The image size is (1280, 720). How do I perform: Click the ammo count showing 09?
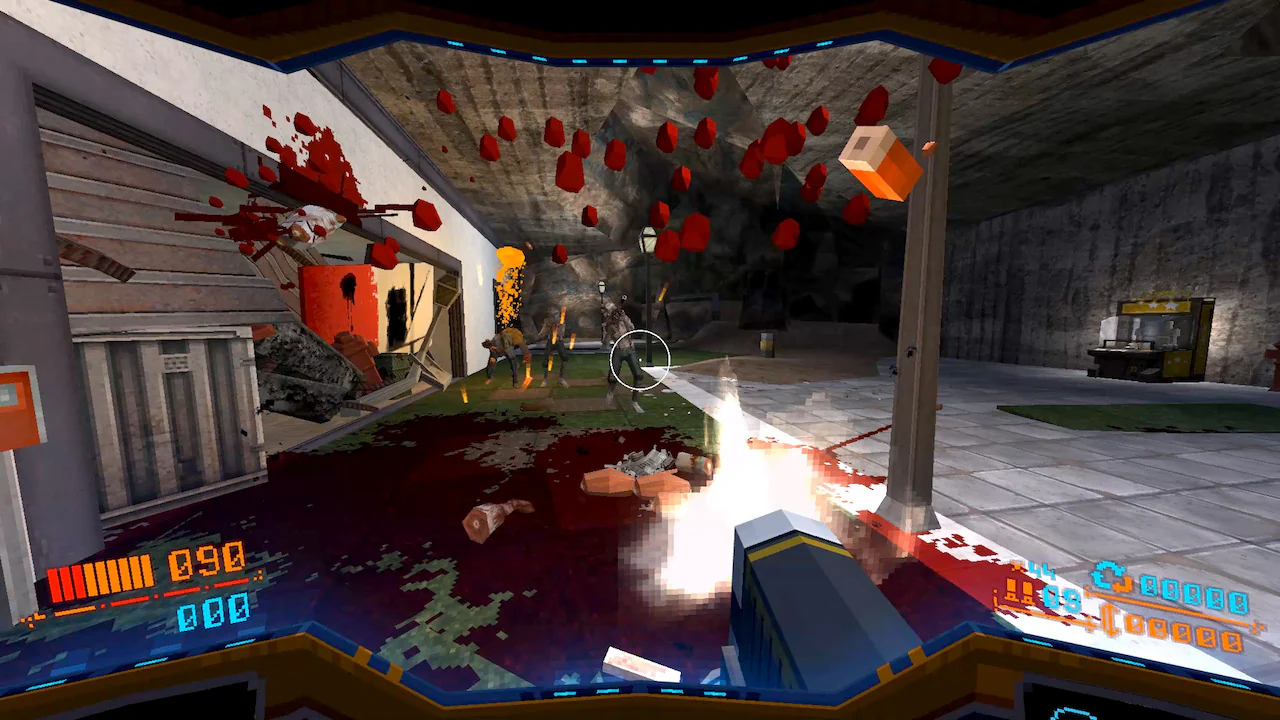pos(1060,595)
